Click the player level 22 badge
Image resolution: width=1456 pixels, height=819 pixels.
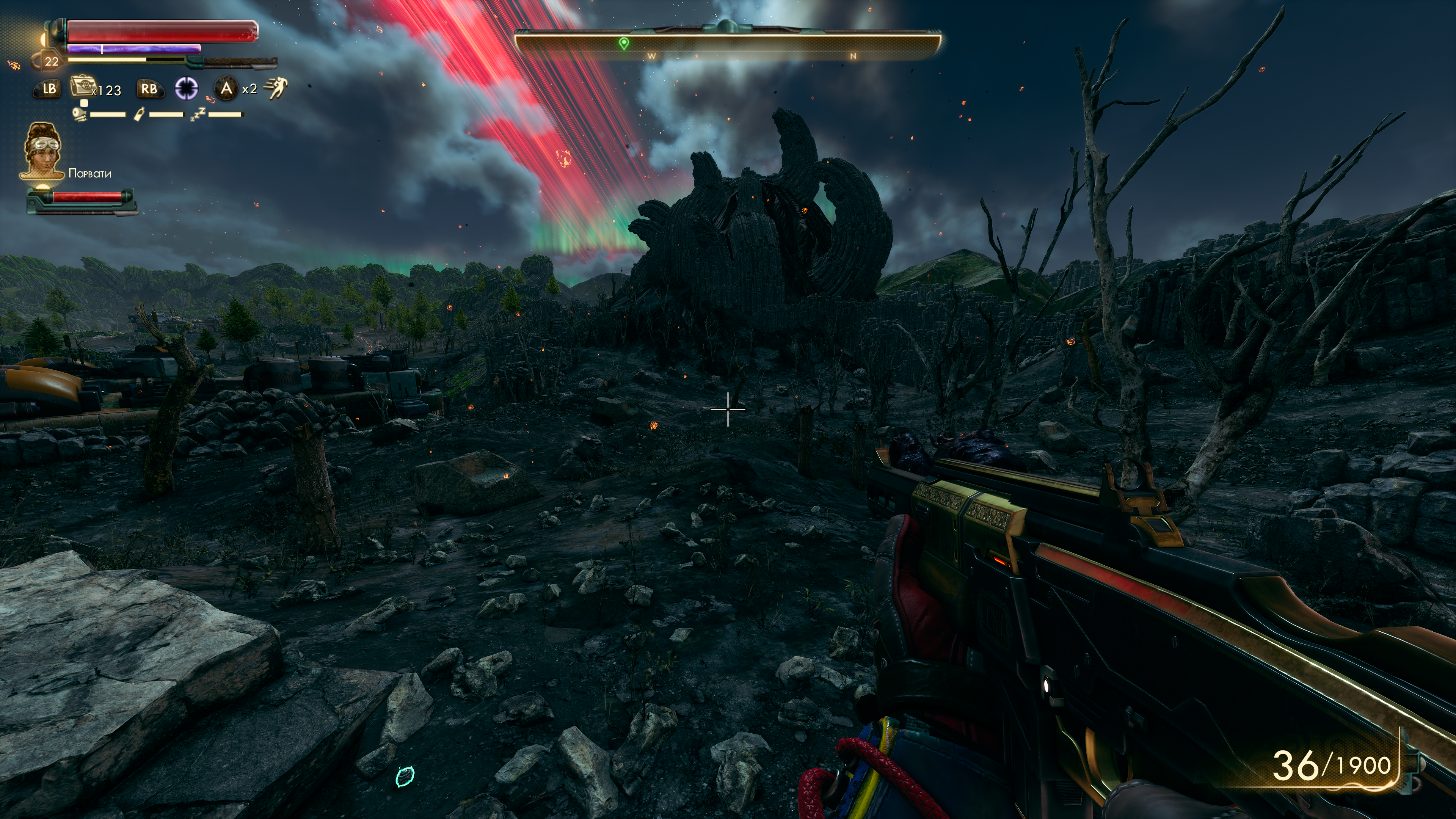(x=52, y=61)
